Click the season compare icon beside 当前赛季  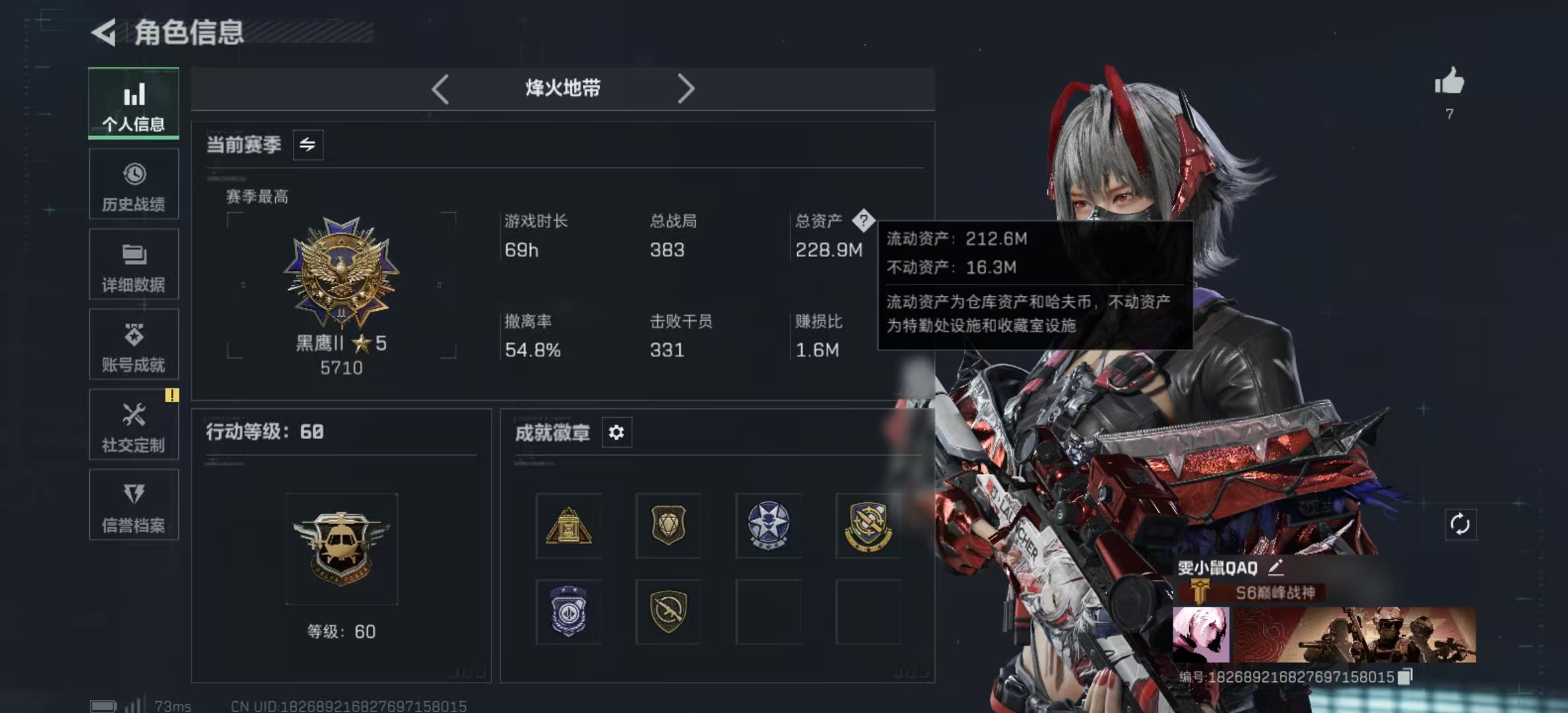click(x=308, y=145)
